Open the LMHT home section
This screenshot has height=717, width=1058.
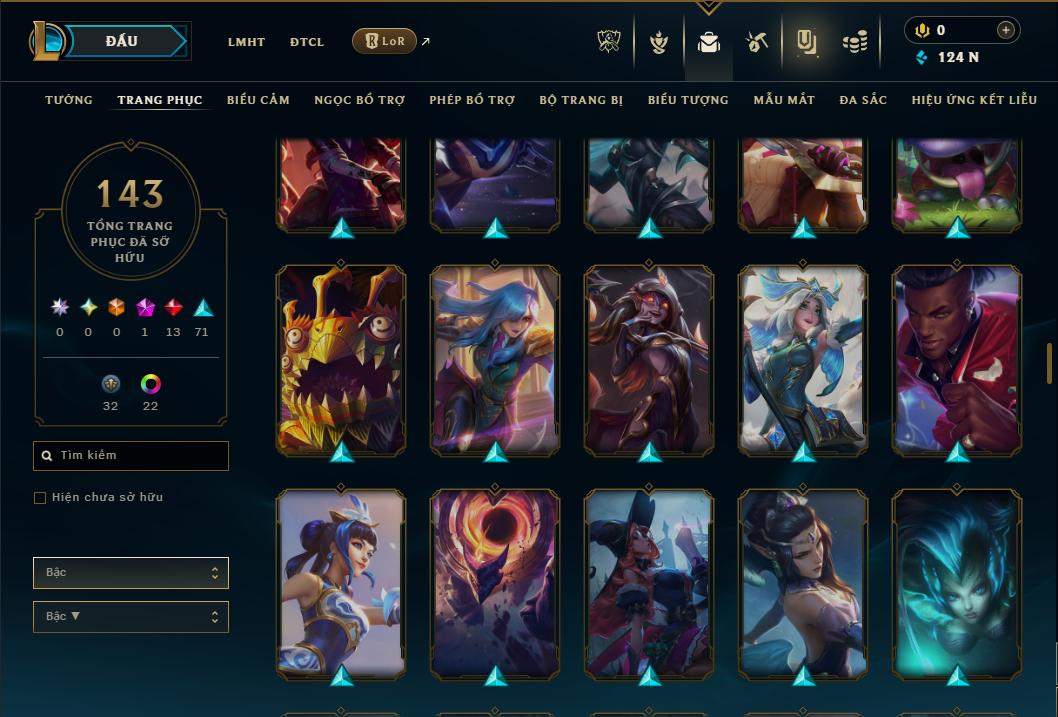(246, 42)
